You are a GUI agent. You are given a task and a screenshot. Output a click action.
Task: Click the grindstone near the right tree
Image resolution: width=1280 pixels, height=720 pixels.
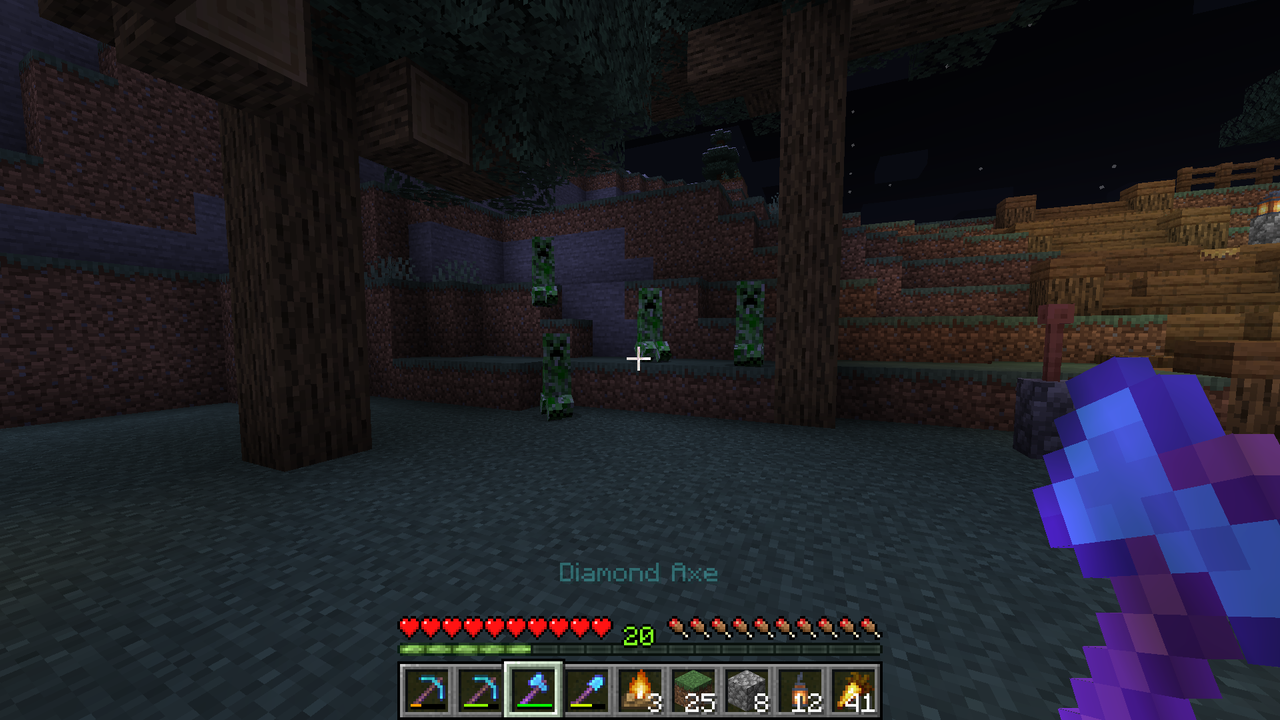coord(1043,390)
